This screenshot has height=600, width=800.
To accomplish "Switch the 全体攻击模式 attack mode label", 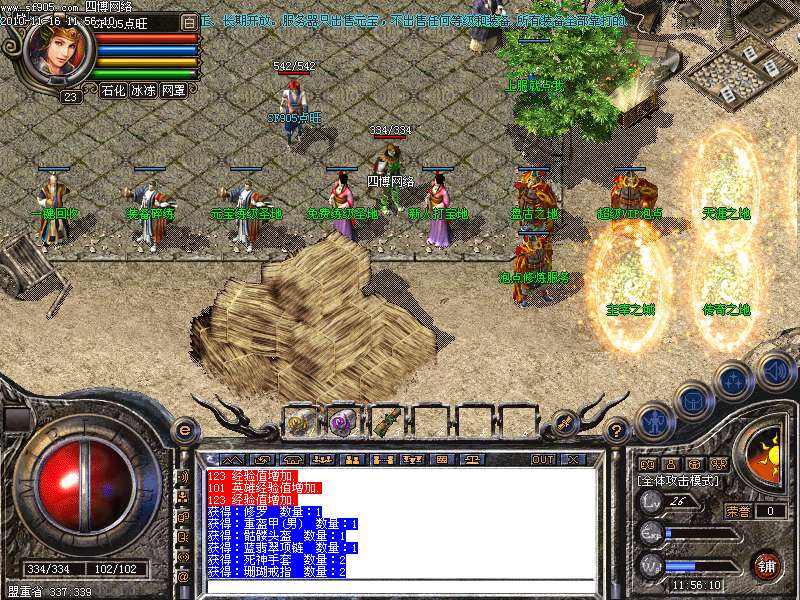I will coord(678,481).
